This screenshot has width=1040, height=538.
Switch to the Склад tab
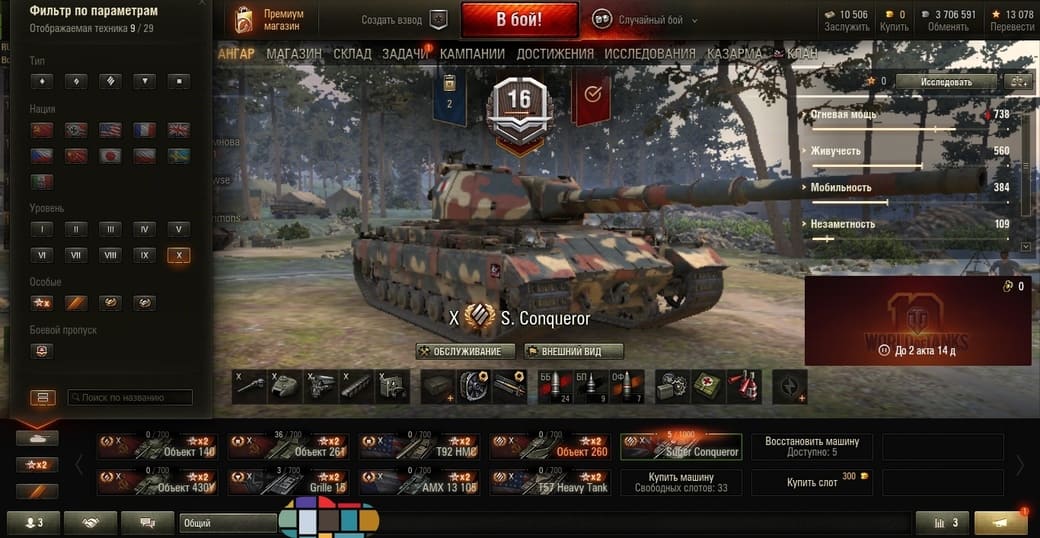352,53
